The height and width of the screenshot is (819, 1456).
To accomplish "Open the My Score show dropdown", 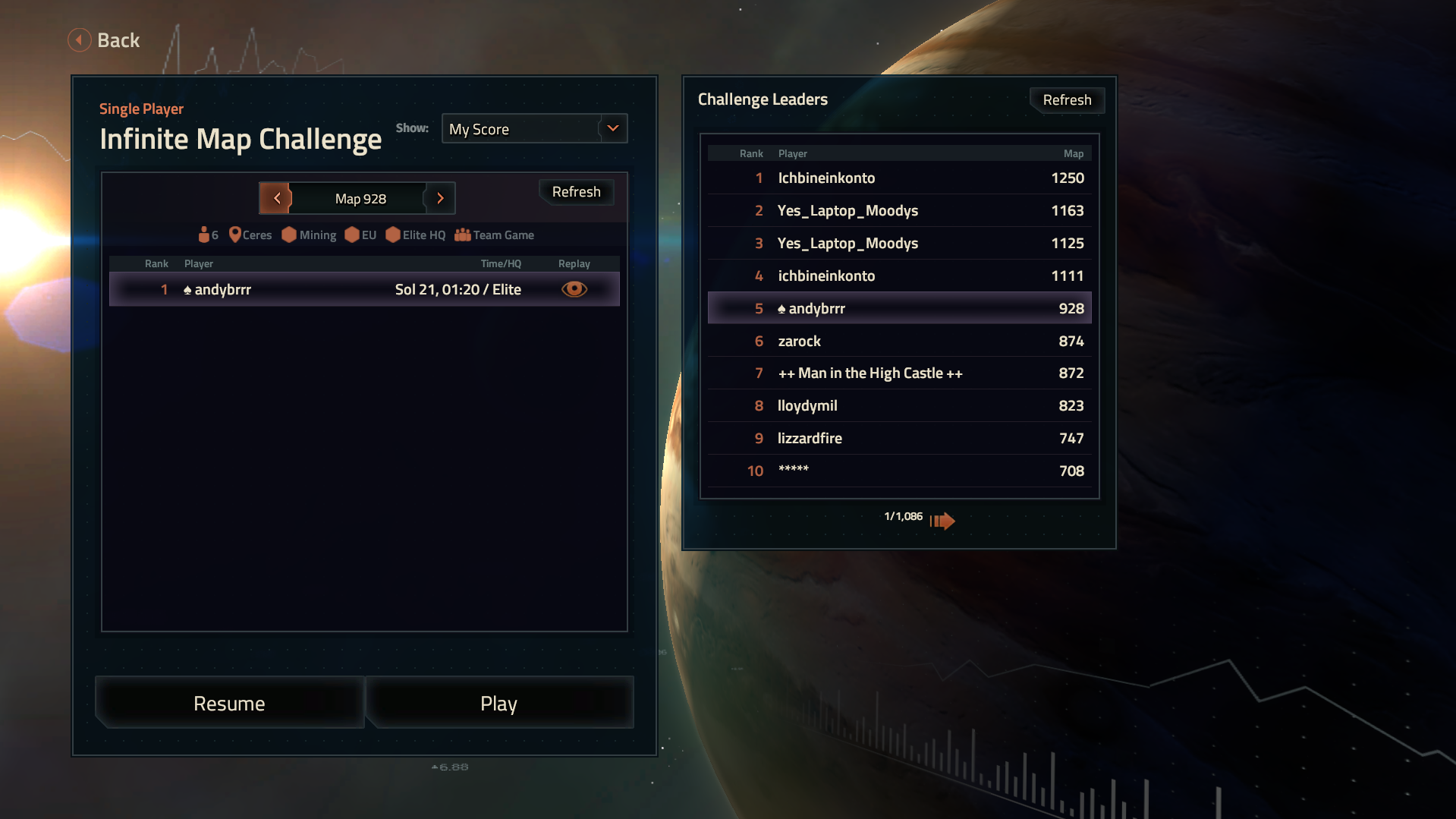I will (x=534, y=129).
